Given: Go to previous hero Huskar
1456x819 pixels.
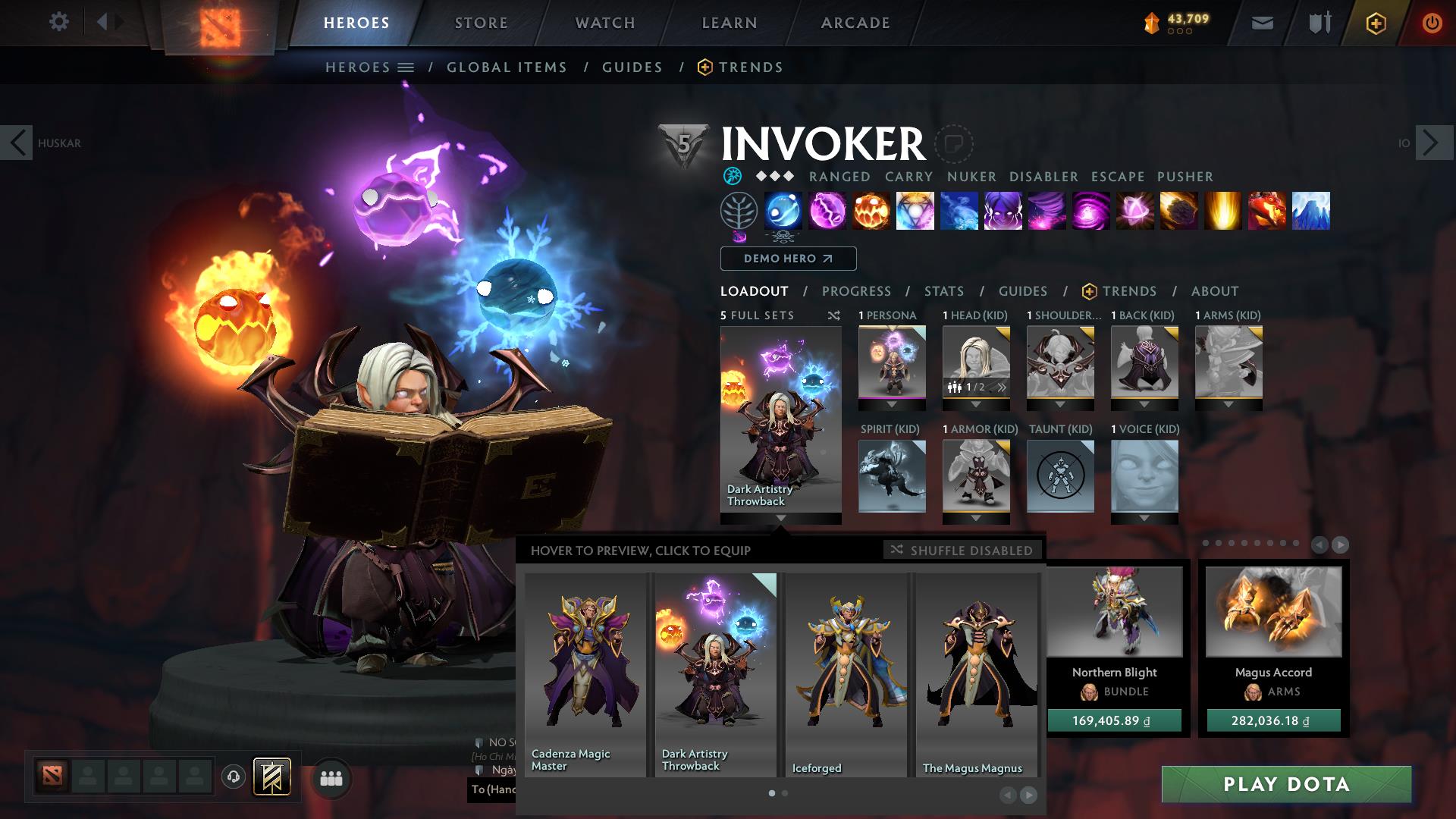Looking at the screenshot, I should 17,143.
